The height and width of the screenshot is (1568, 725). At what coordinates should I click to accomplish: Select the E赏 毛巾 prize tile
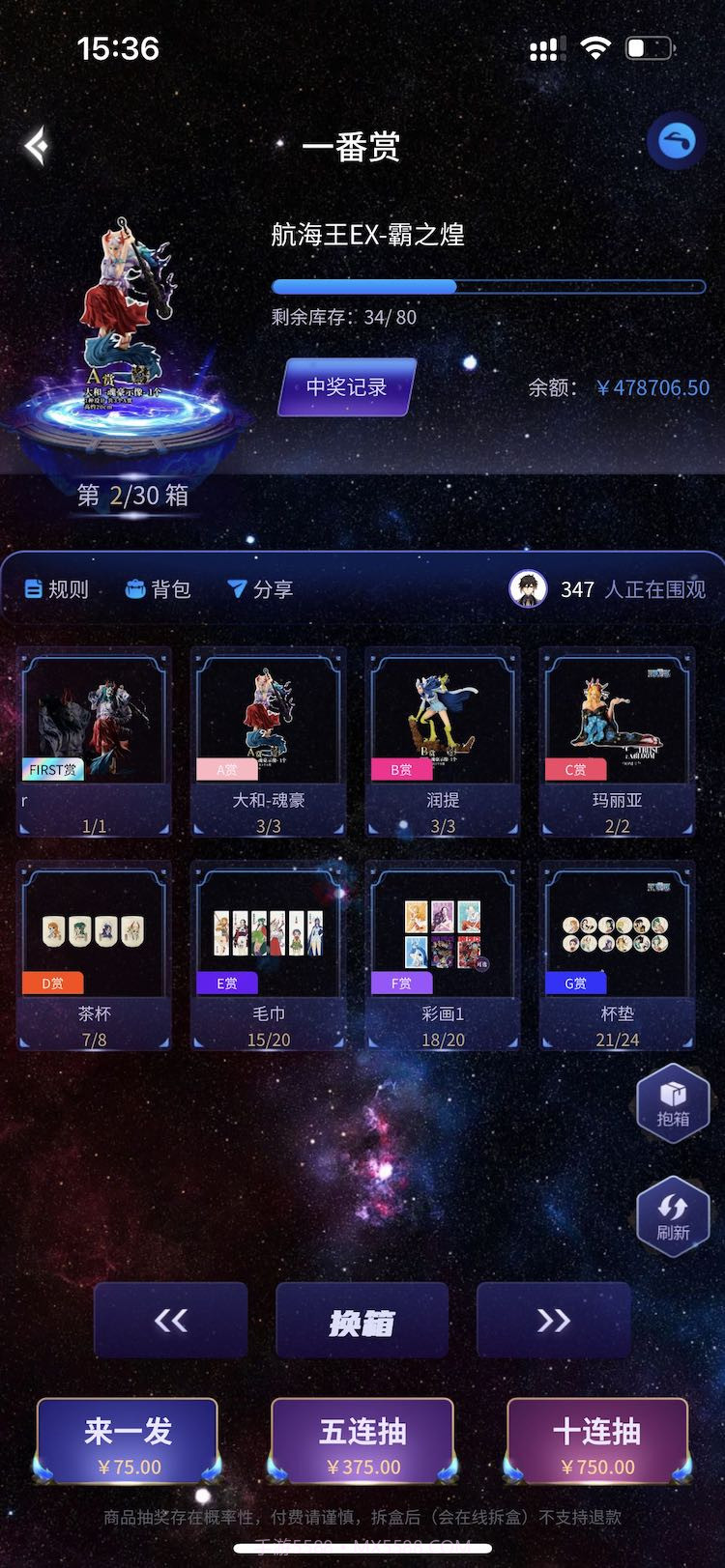(x=269, y=954)
